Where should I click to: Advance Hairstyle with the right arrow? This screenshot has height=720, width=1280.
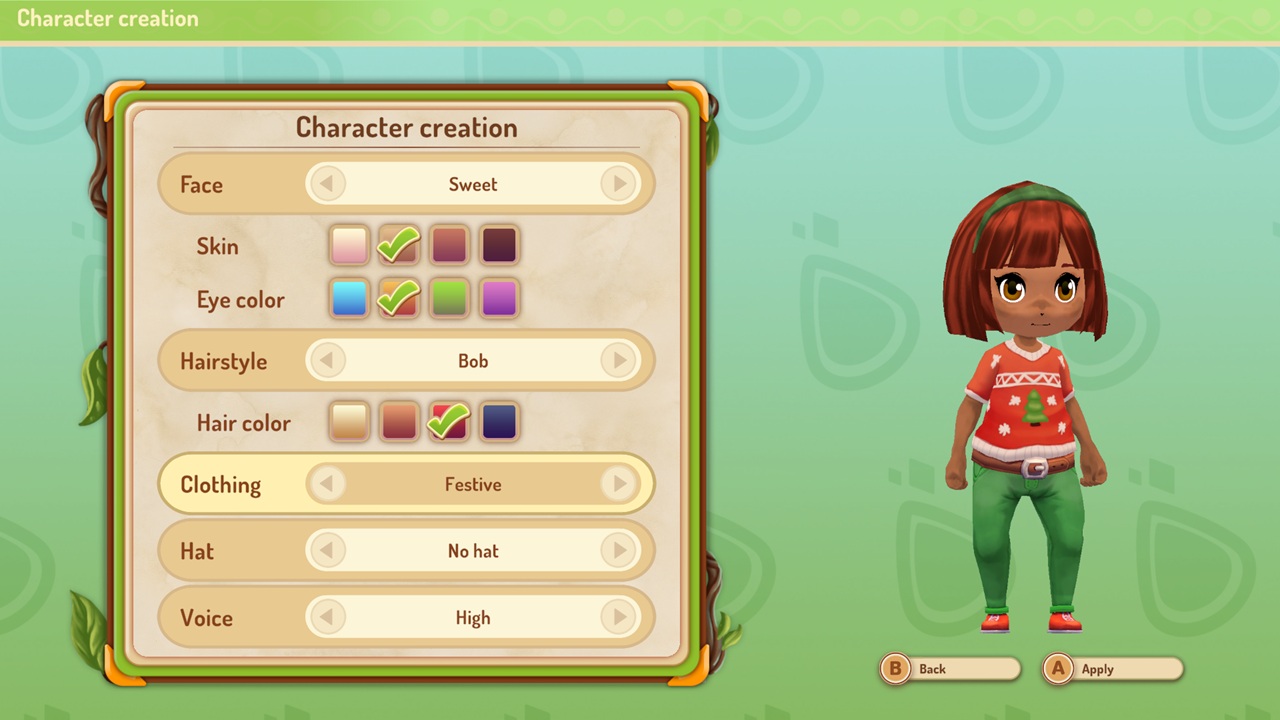pos(619,361)
